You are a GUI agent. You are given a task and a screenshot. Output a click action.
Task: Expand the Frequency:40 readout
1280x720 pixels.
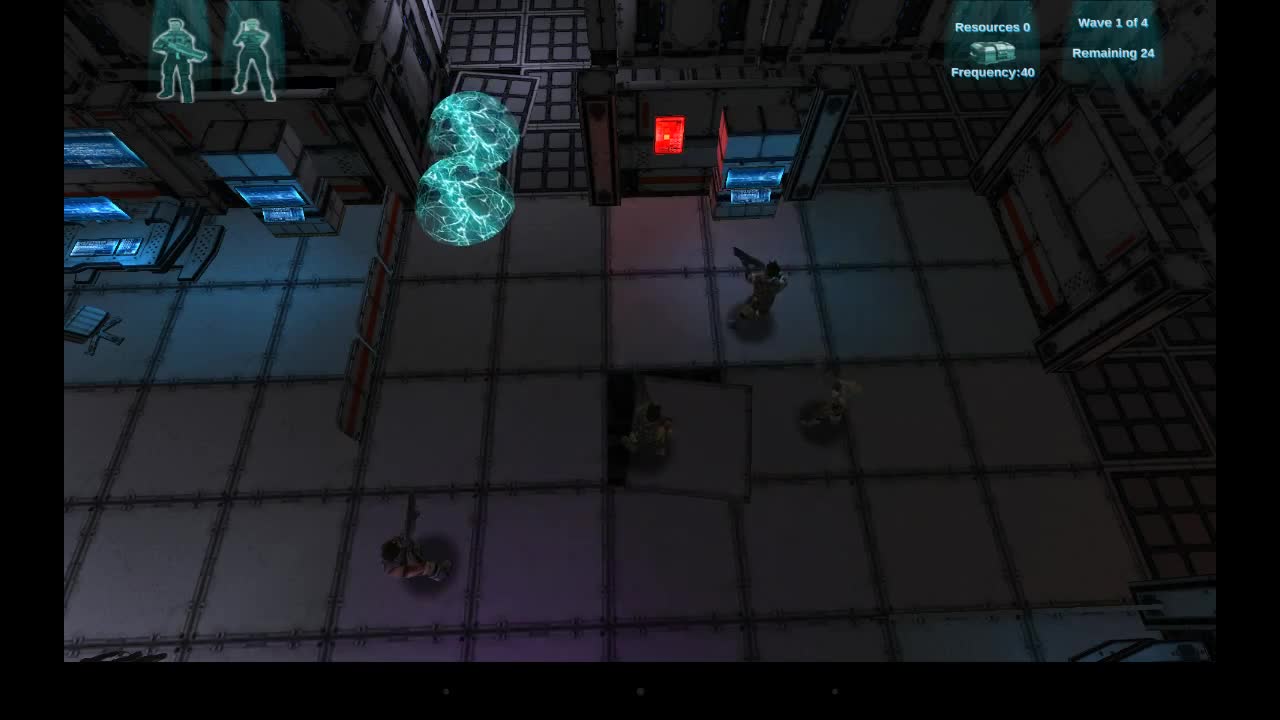click(x=991, y=72)
